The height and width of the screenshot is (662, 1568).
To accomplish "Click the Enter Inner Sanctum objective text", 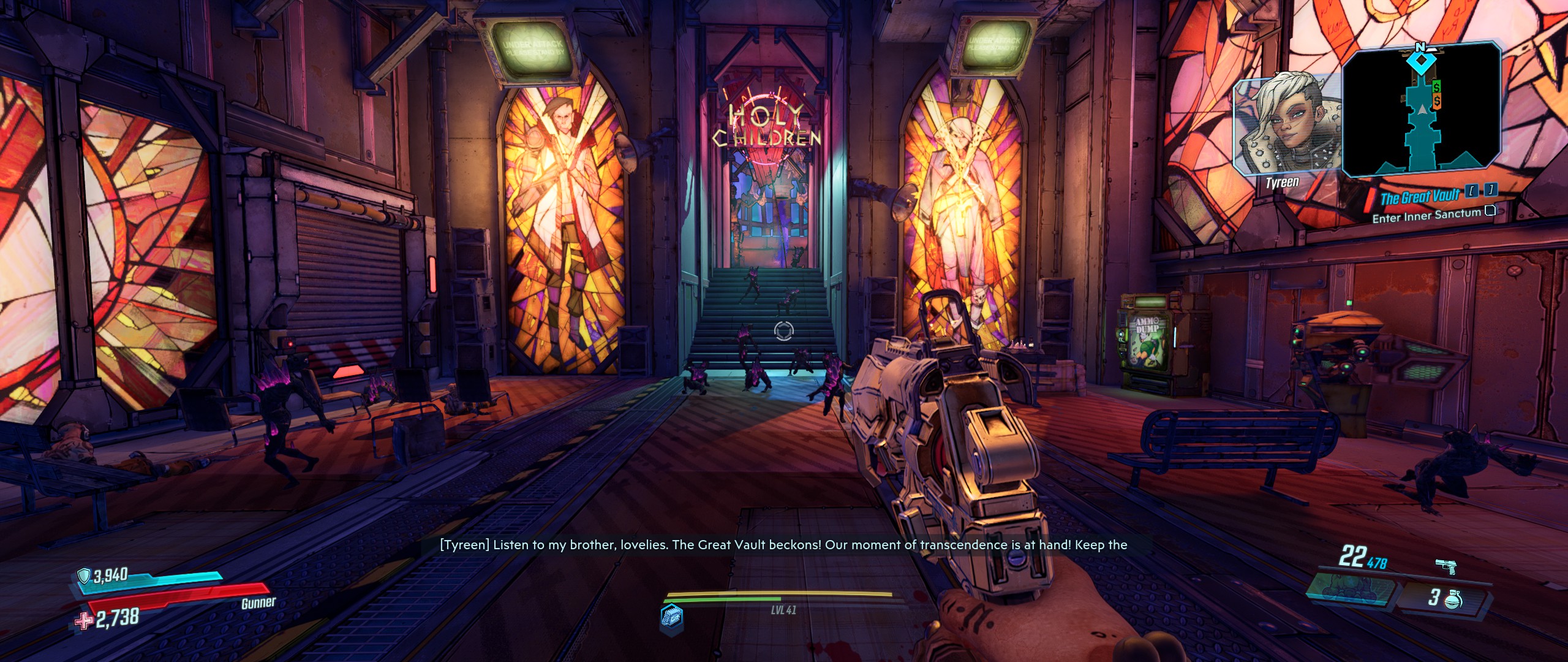I will pos(1426,216).
